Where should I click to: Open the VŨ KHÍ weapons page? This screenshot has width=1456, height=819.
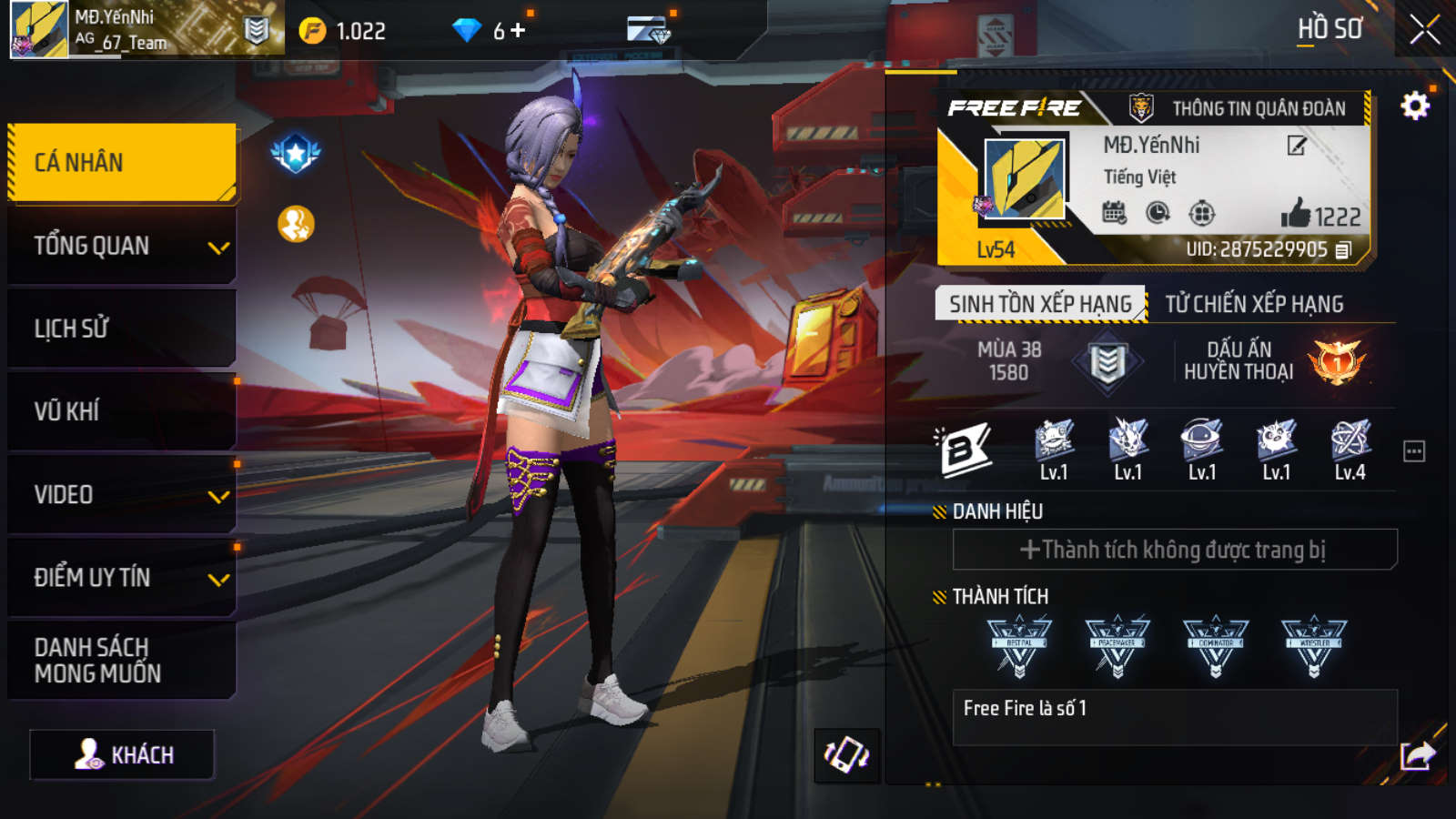[122, 411]
